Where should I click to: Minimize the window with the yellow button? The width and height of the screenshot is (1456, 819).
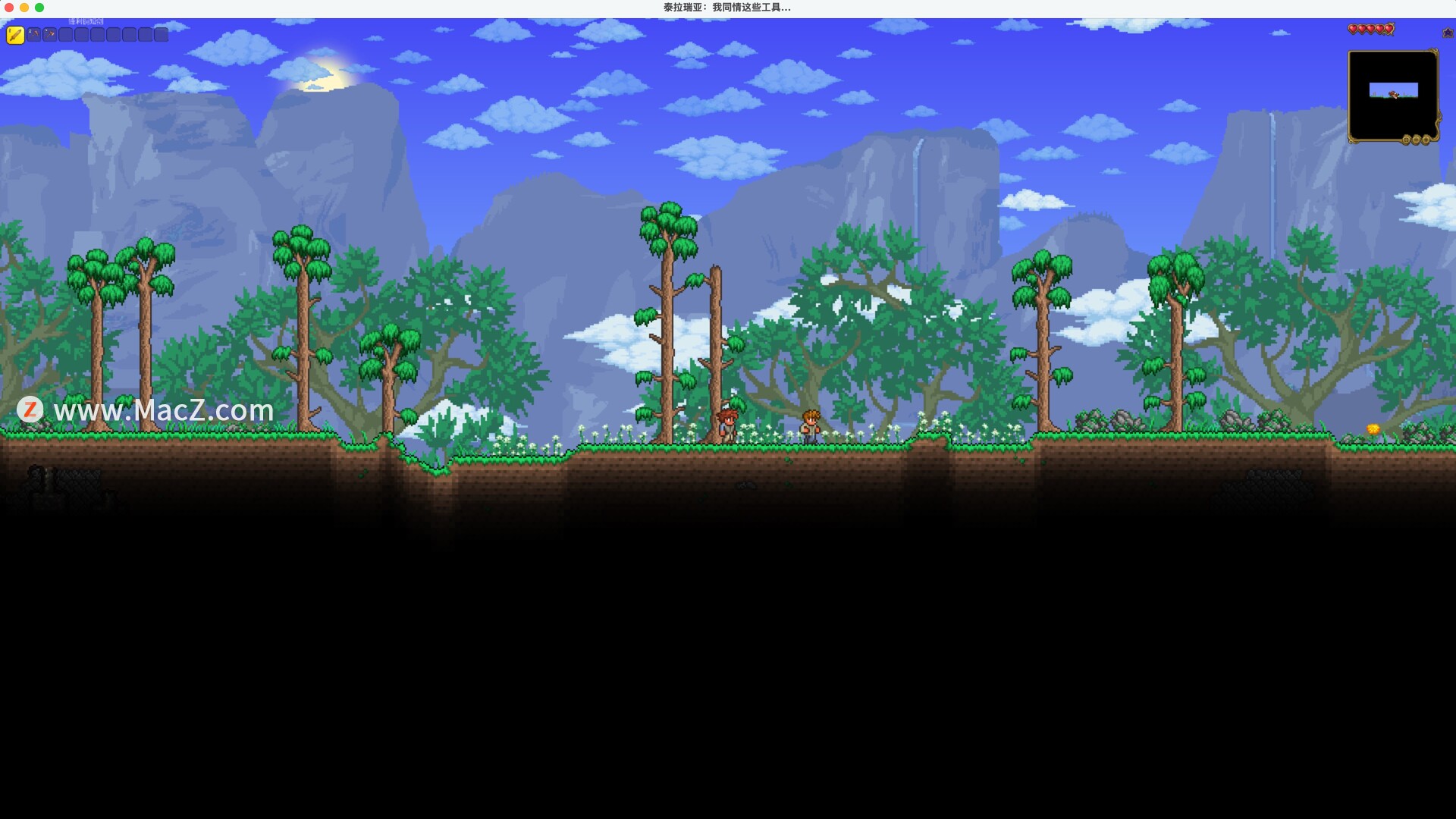[x=24, y=8]
